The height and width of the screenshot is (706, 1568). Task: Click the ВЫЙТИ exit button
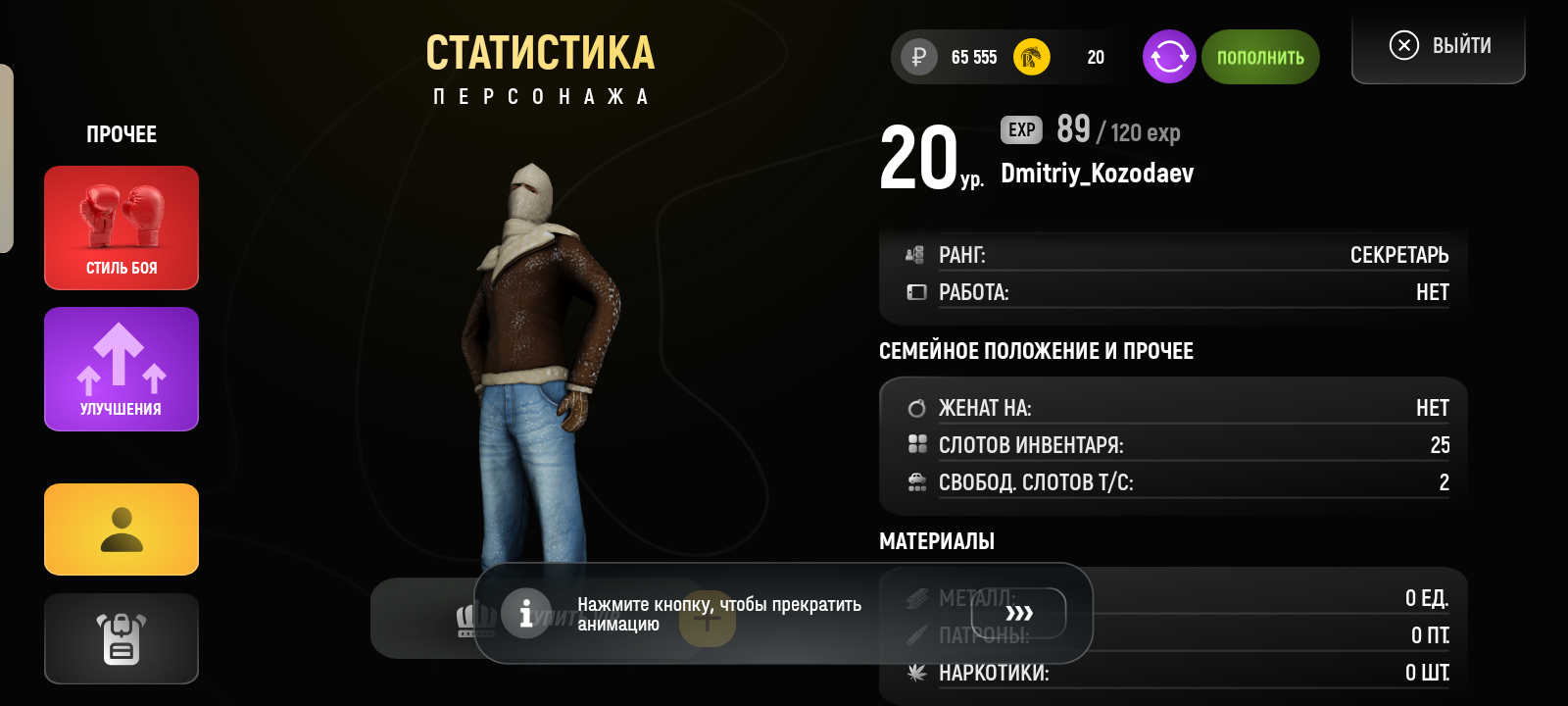point(1438,45)
